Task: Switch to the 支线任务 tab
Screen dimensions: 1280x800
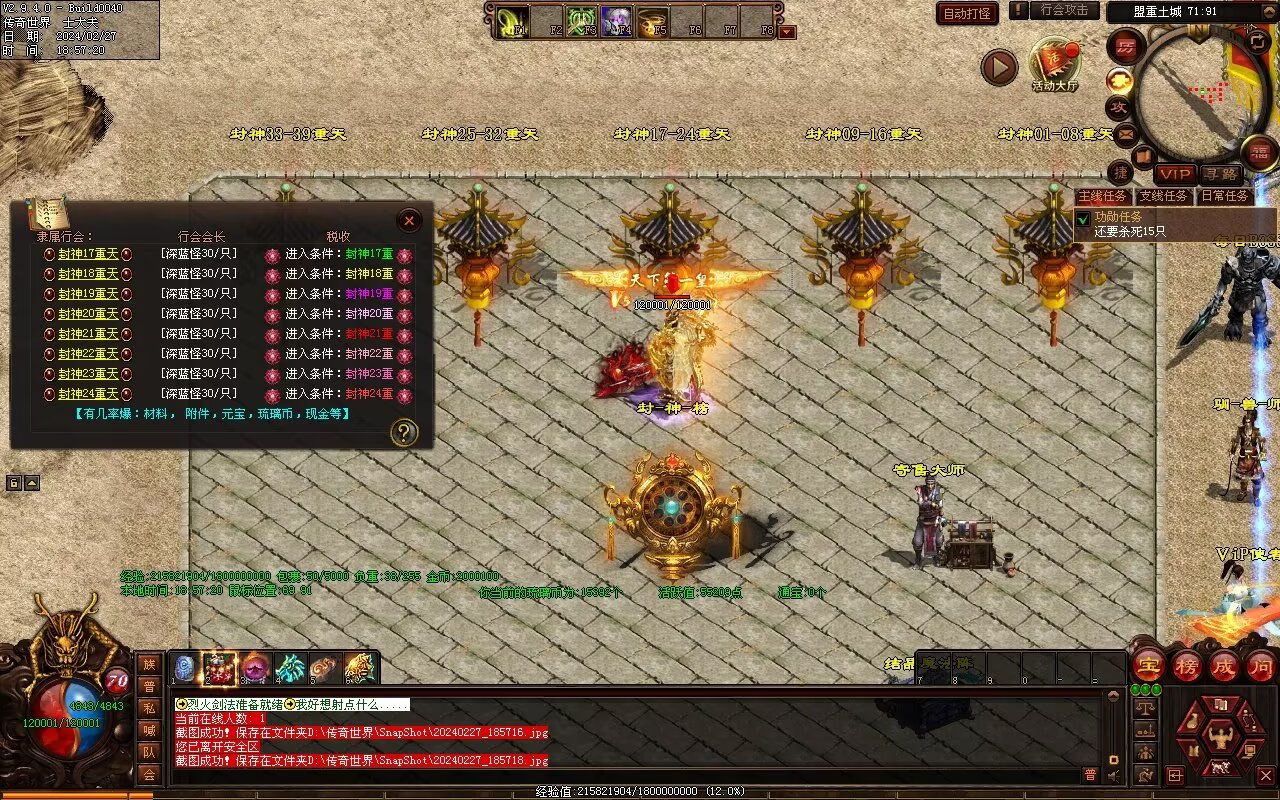Action: coord(1164,196)
